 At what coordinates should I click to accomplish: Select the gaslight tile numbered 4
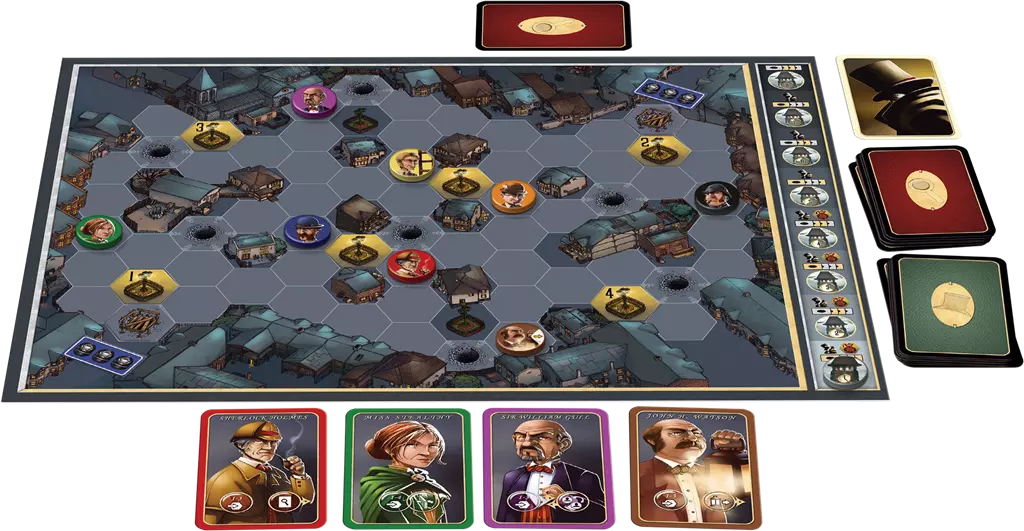pyautogui.click(x=624, y=297)
